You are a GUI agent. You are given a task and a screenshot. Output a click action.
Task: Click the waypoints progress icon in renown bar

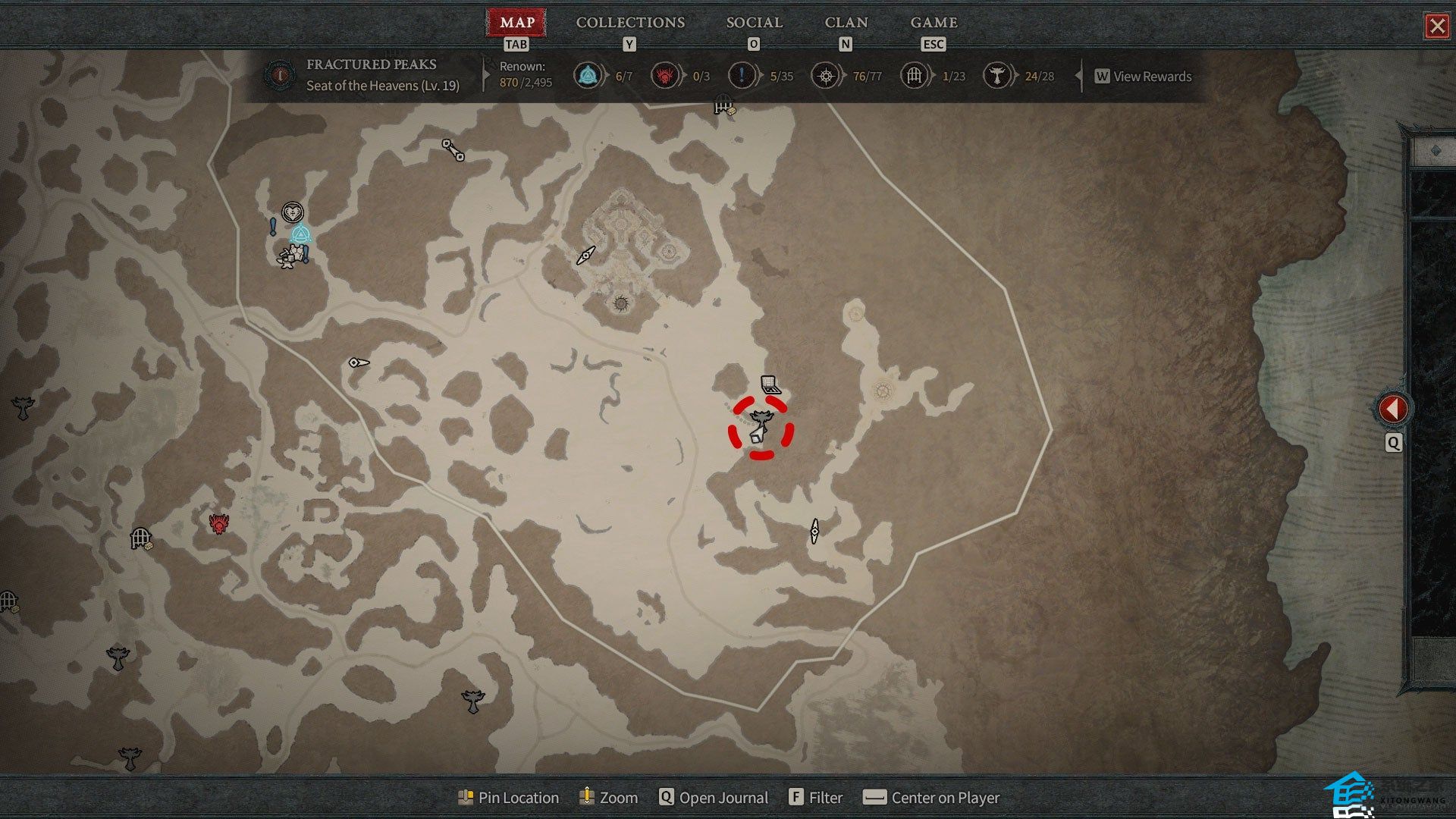click(588, 76)
